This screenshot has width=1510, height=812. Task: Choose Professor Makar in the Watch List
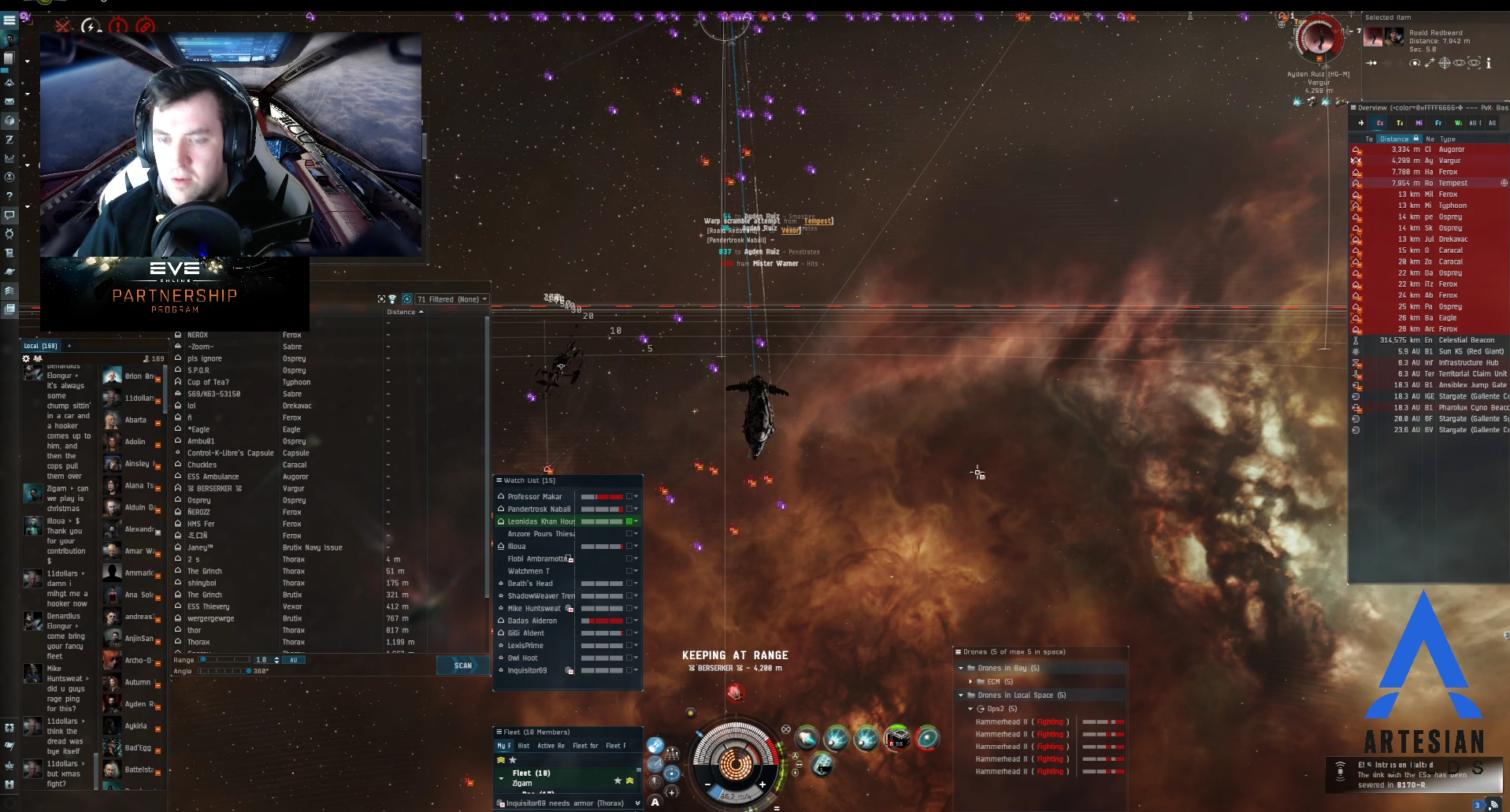pyautogui.click(x=535, y=497)
